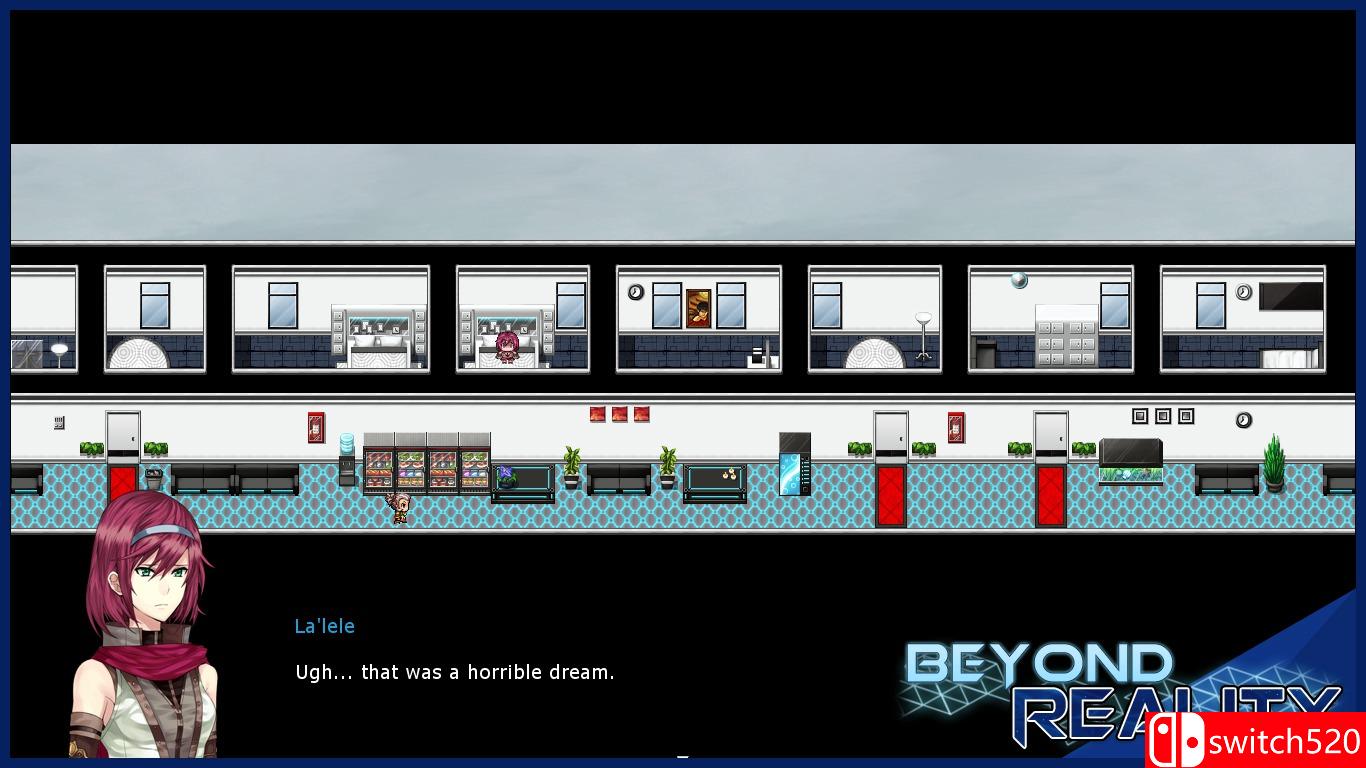
Task: Click the dialogue text about the horrible dream
Action: [x=455, y=672]
